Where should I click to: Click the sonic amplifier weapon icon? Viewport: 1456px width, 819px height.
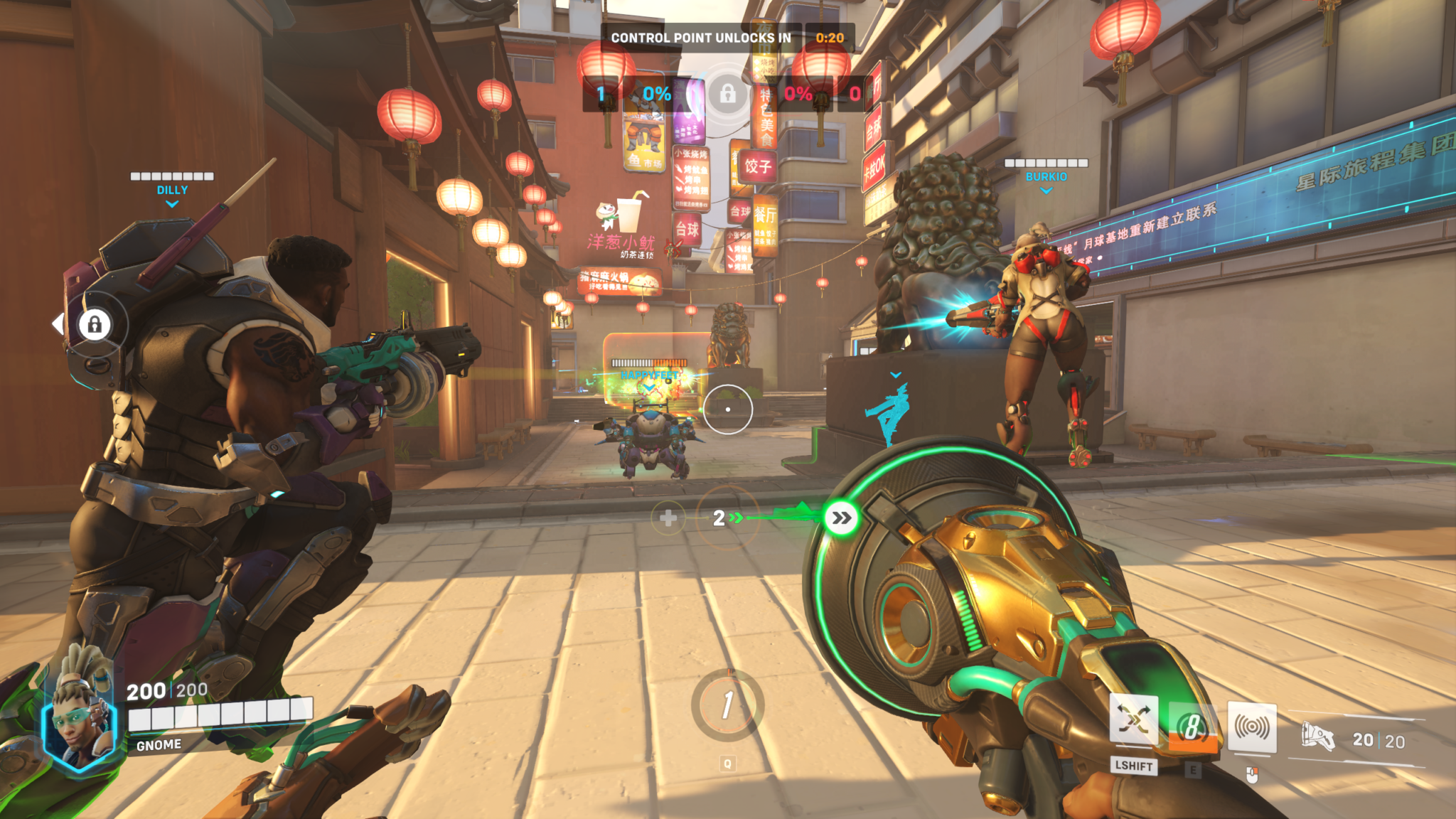pos(1317,737)
